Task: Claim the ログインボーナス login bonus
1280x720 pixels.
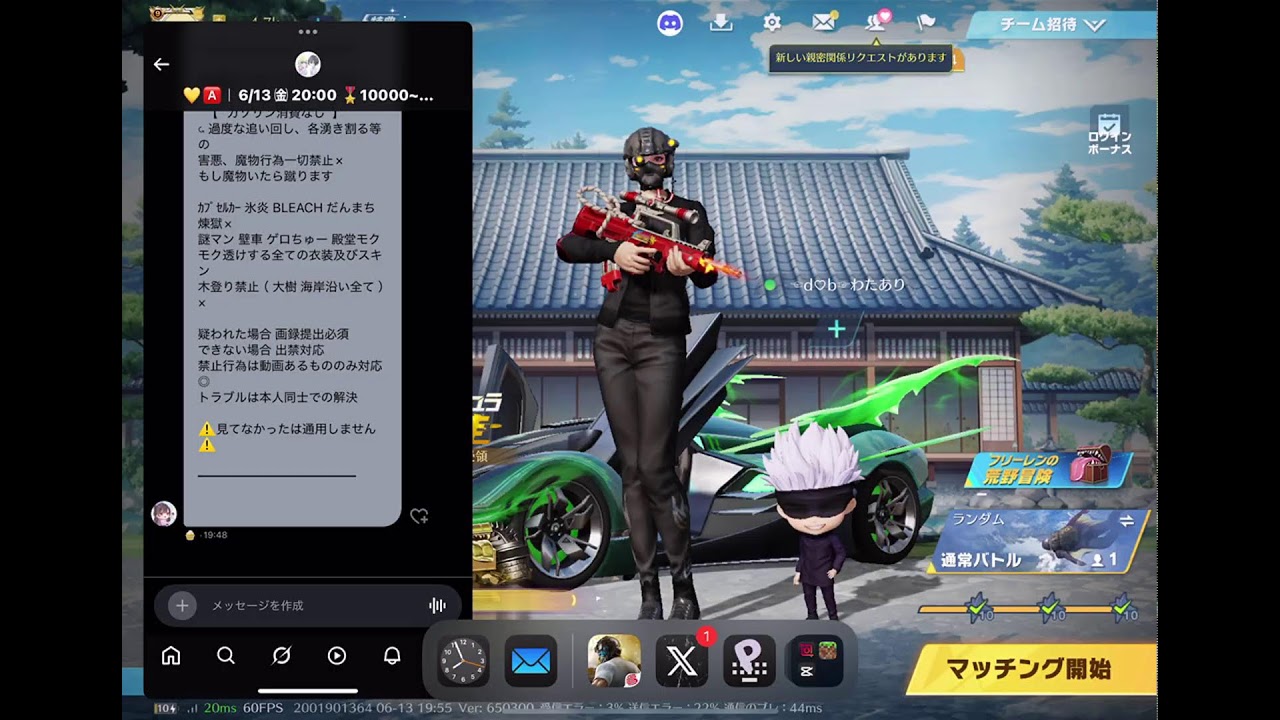Action: [1109, 131]
